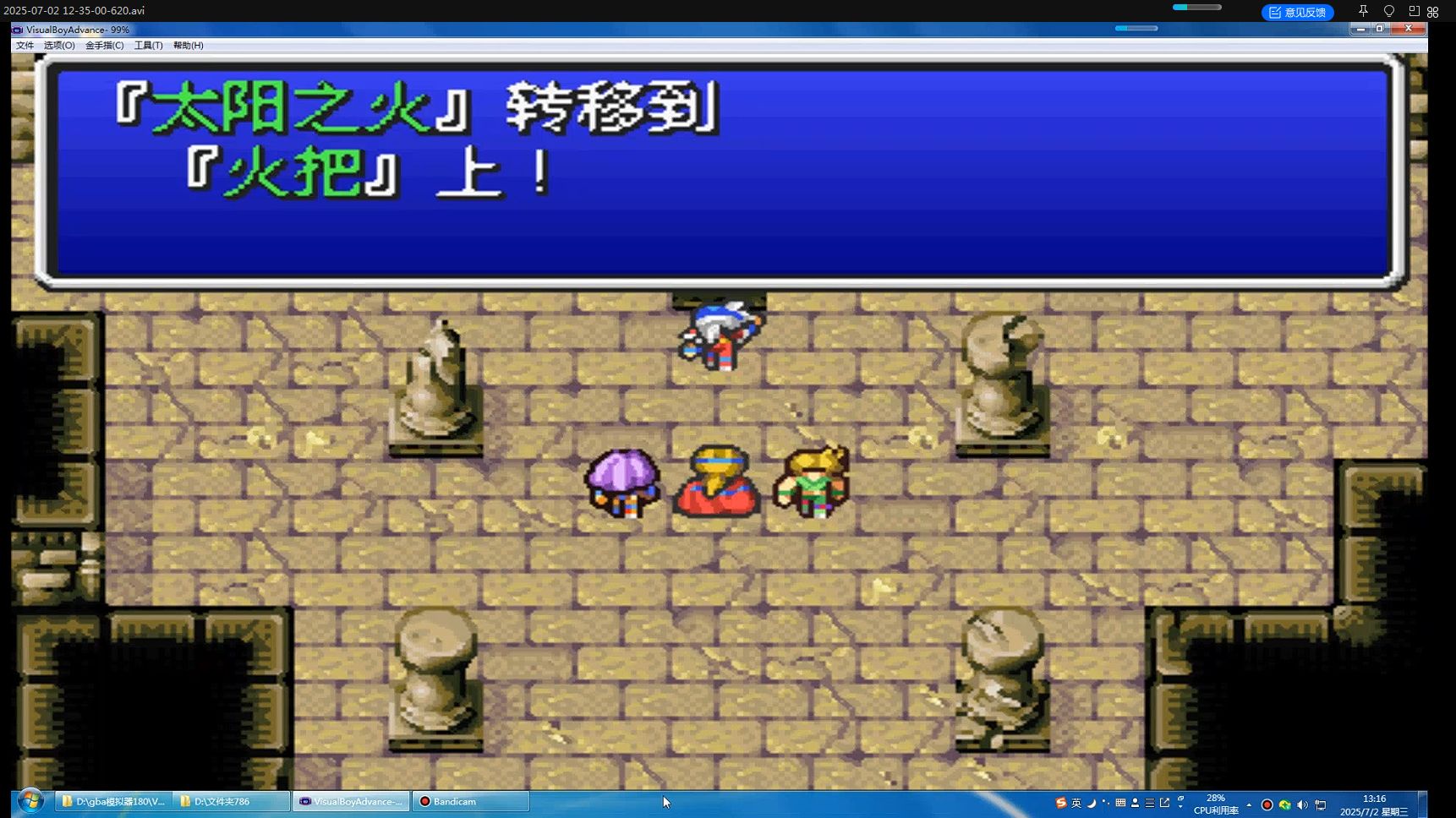The width and height of the screenshot is (1456, 818).
Task: Stop the Bandicam recording via tray icon
Action: pos(1267,804)
